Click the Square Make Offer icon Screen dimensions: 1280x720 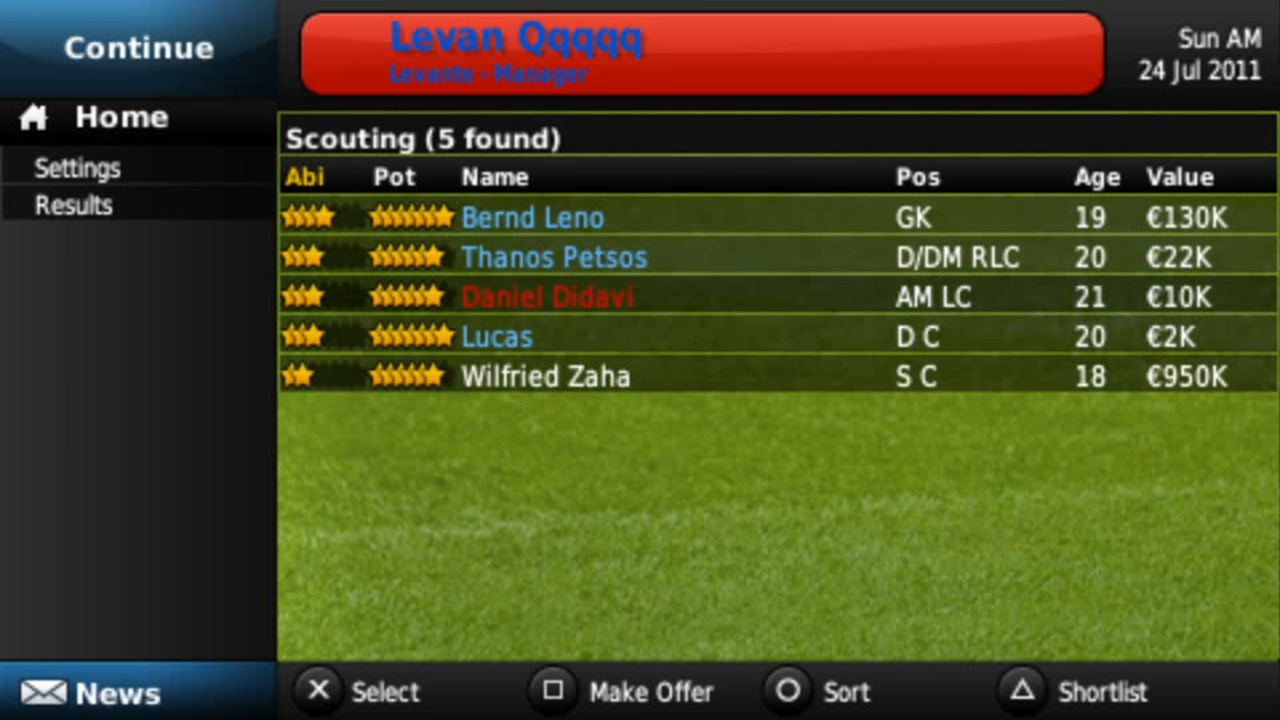(554, 691)
